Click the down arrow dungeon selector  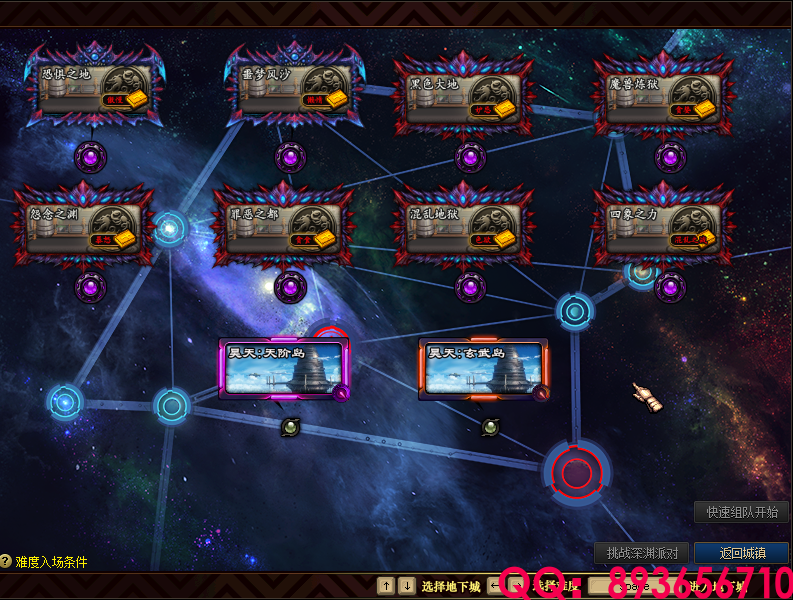tap(406, 586)
